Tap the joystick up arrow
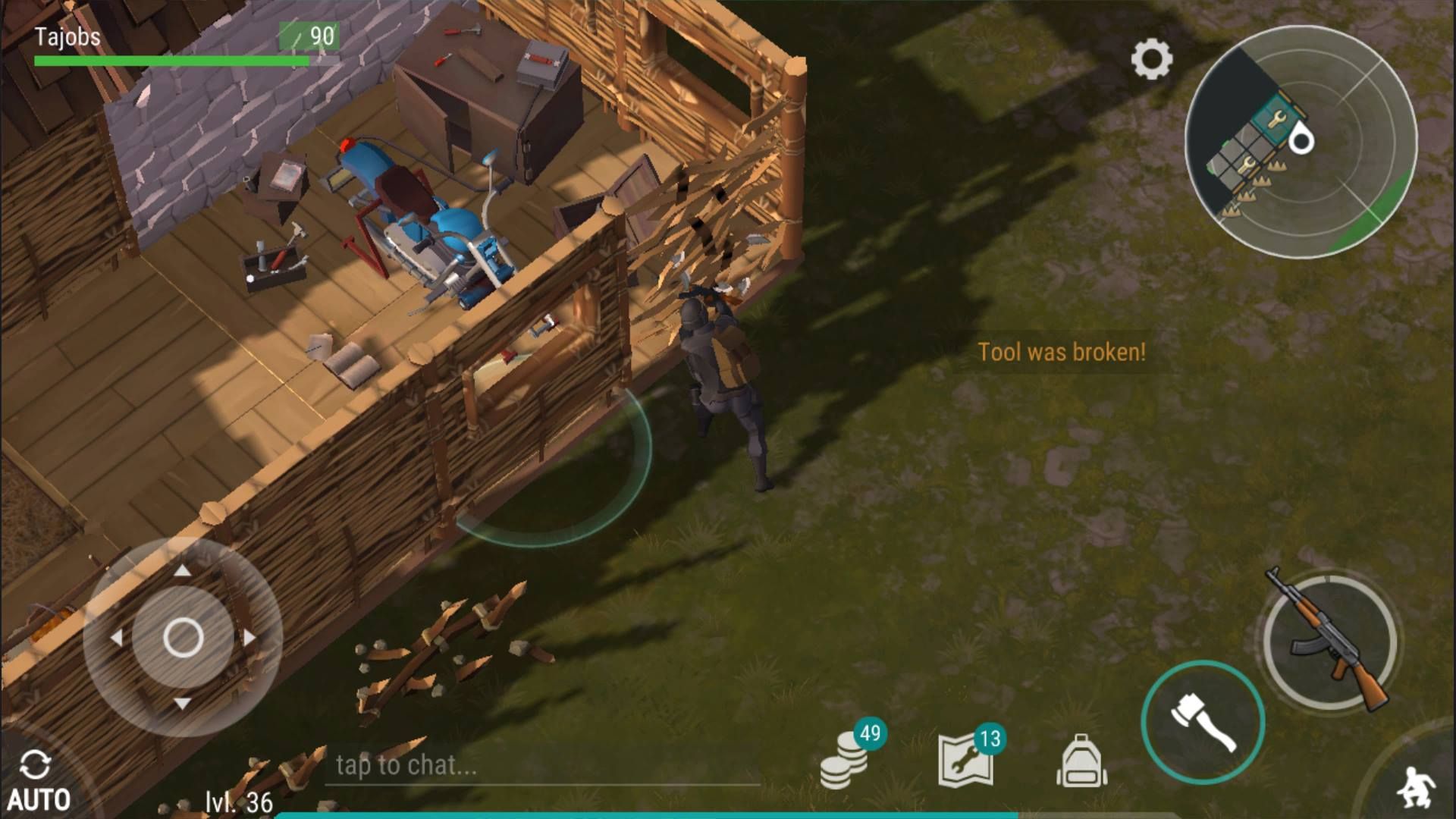Image resolution: width=1456 pixels, height=819 pixels. click(183, 570)
